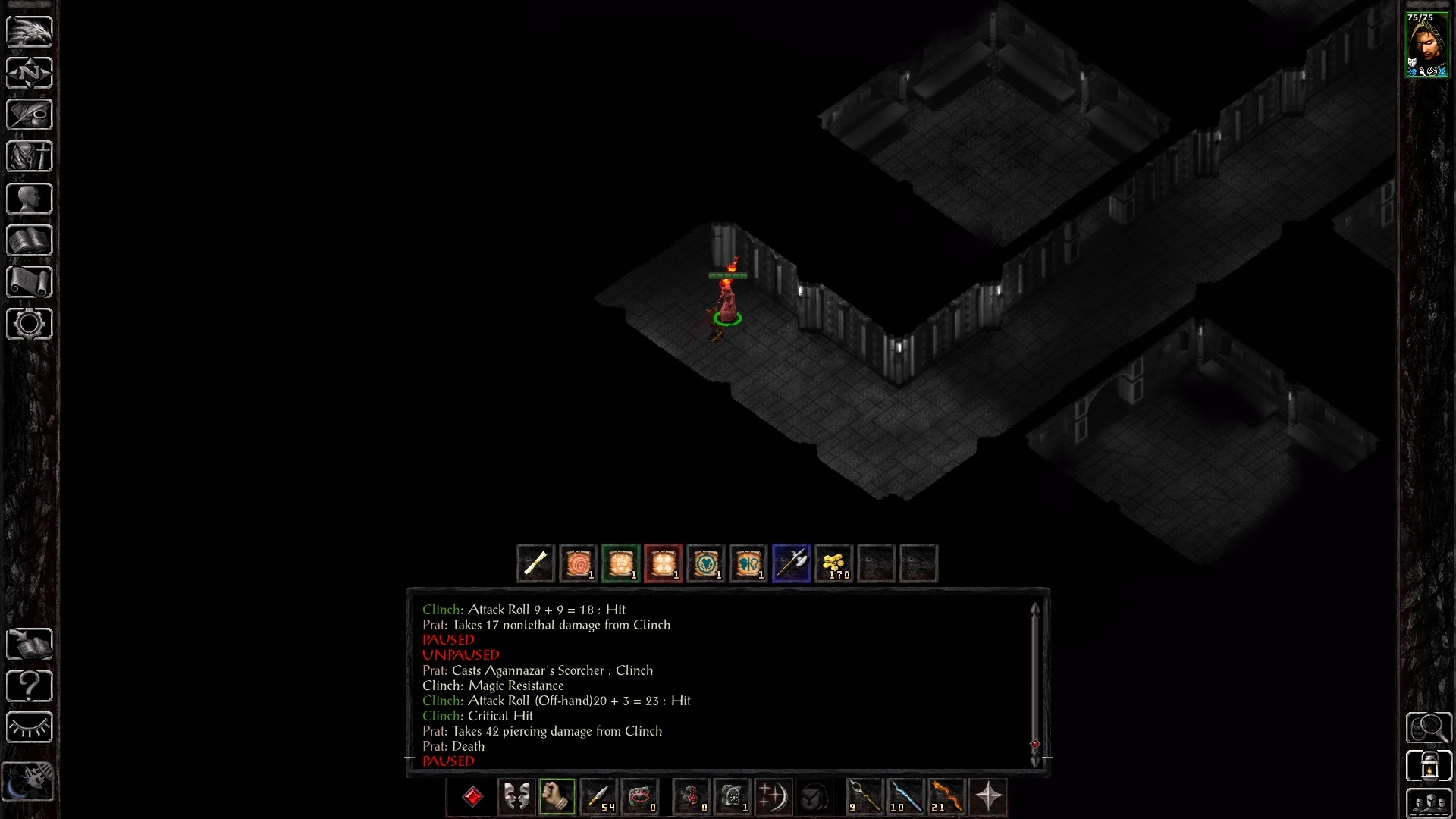Image resolution: width=1456 pixels, height=819 pixels.
Task: Open the inventory screen
Action: click(x=30, y=156)
